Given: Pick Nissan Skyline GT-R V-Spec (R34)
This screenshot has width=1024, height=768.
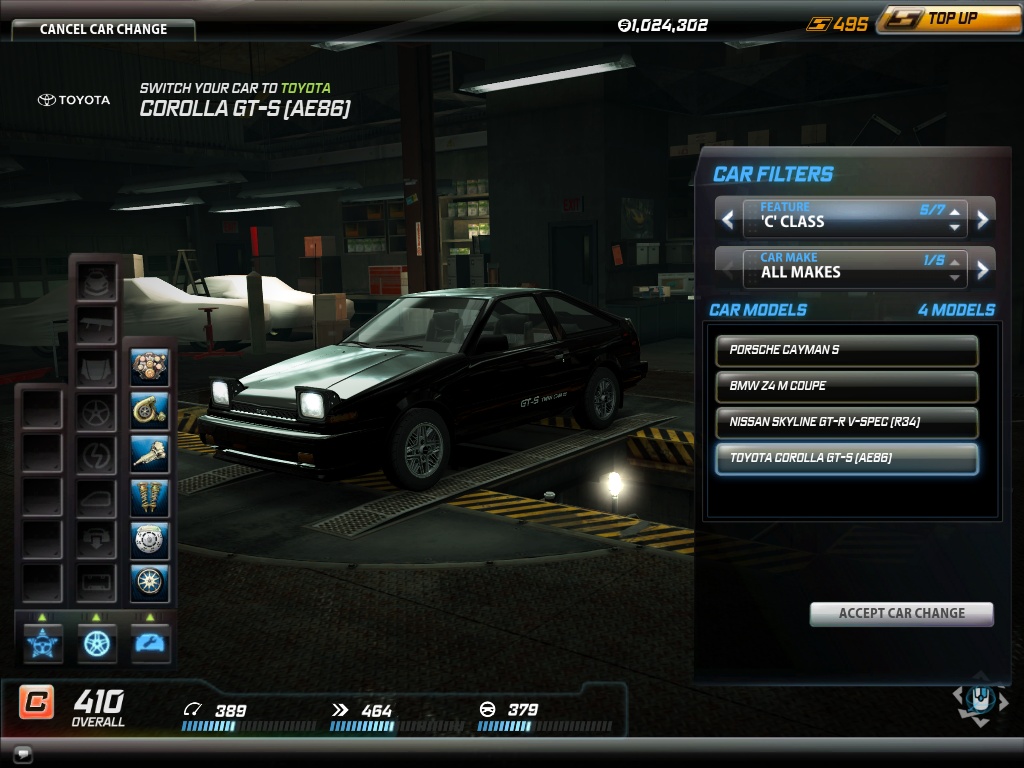Looking at the screenshot, I should [846, 422].
